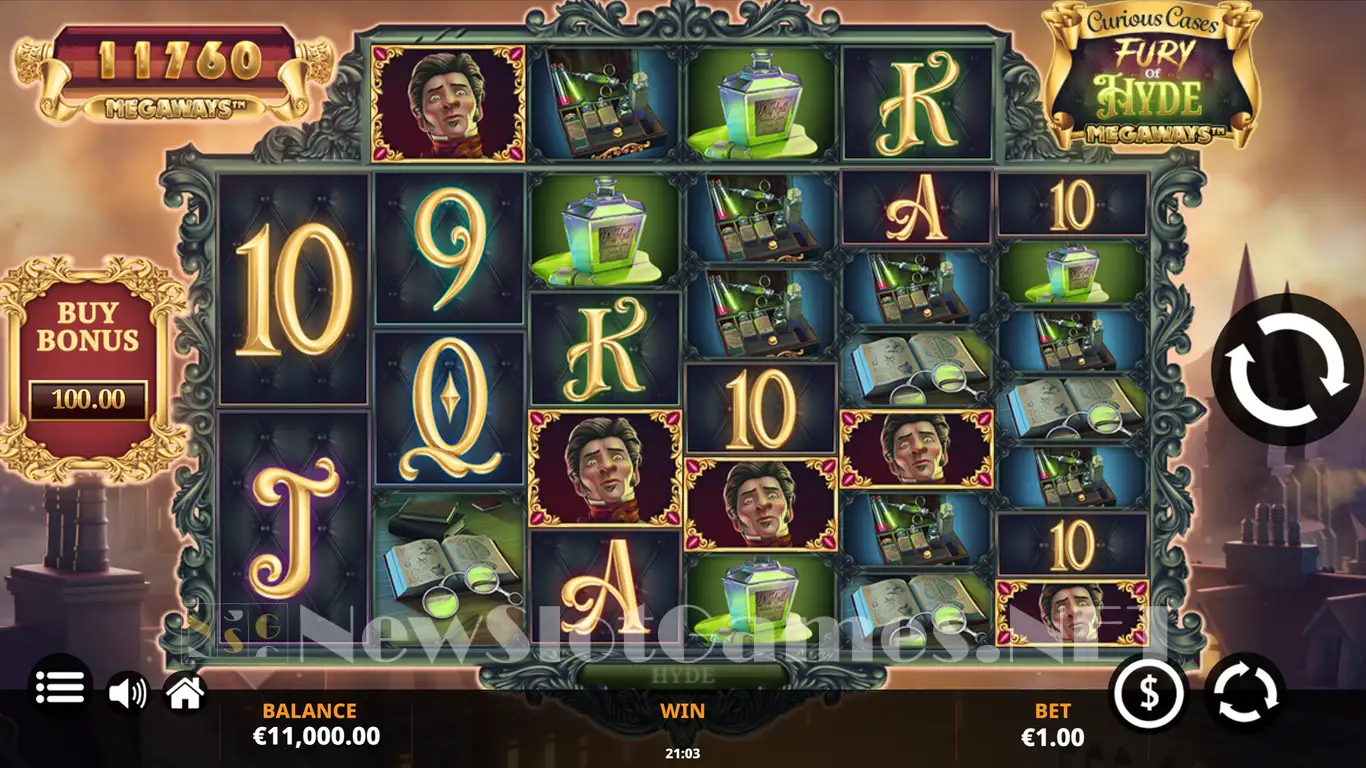The width and height of the screenshot is (1366, 768).
Task: Activate the small autoplay arrows button
Action: point(1245,692)
